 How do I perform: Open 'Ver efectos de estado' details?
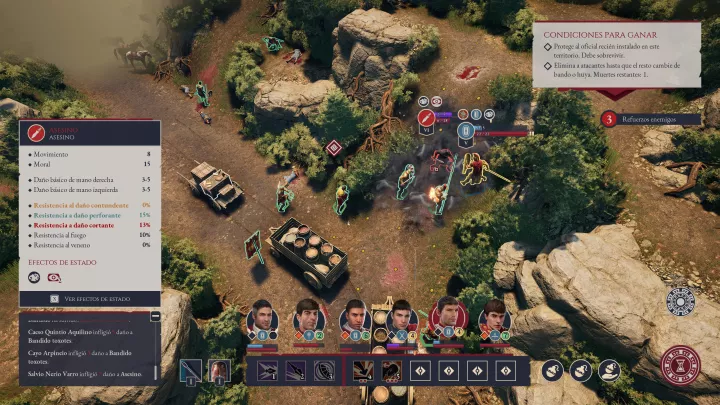pos(90,298)
